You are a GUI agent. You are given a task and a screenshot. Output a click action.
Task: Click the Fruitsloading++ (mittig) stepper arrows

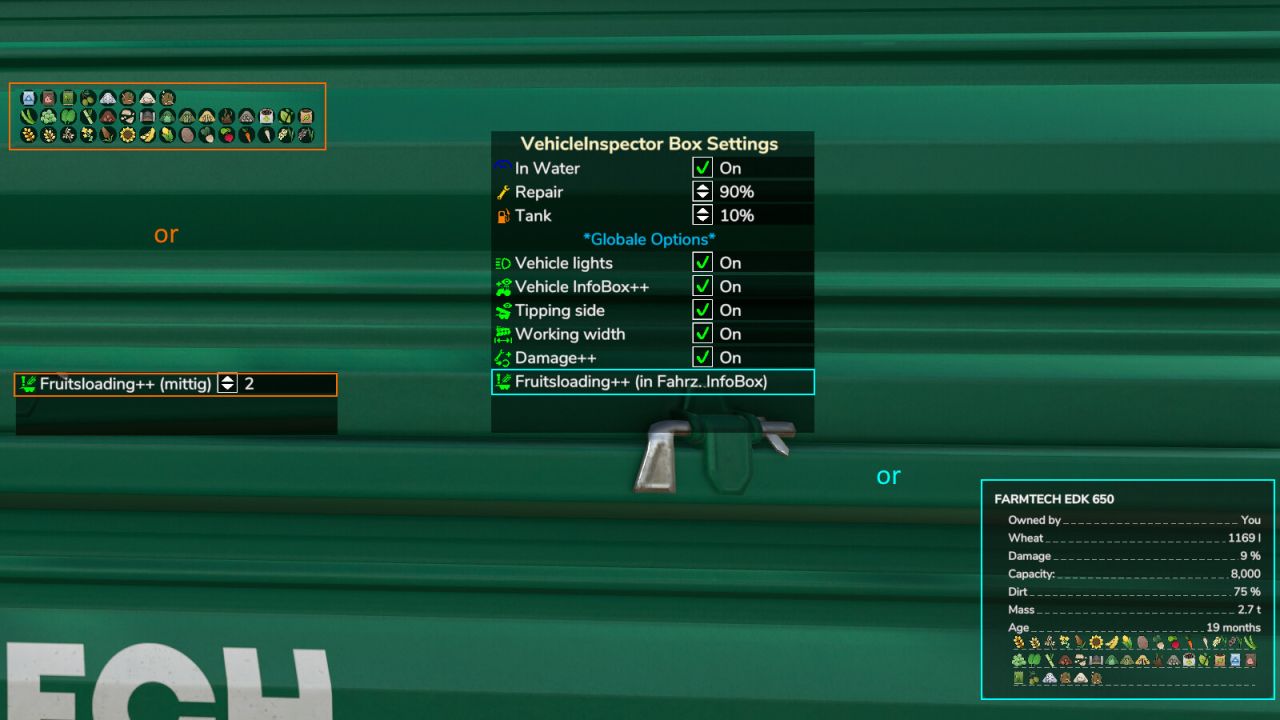[x=226, y=383]
